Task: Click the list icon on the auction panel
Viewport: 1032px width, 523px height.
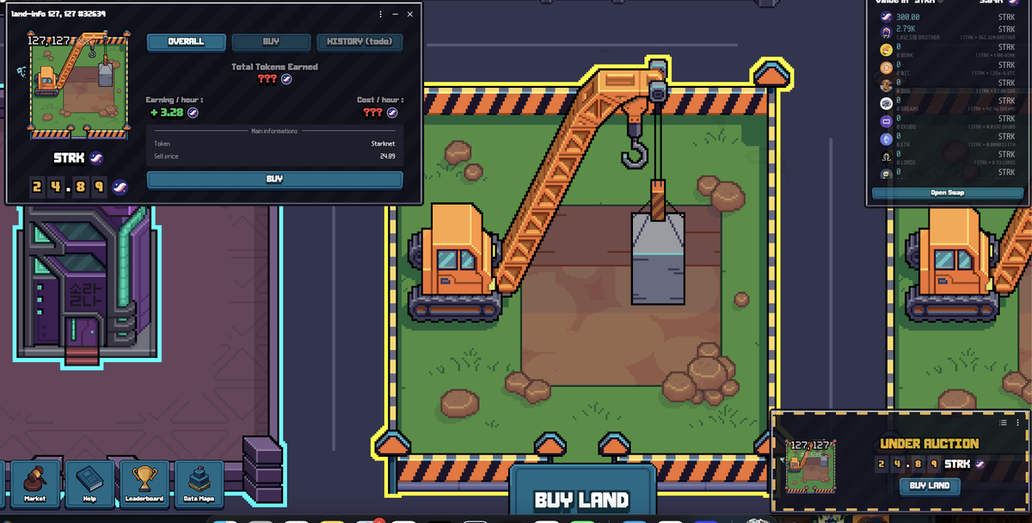Action: pos(1003,423)
